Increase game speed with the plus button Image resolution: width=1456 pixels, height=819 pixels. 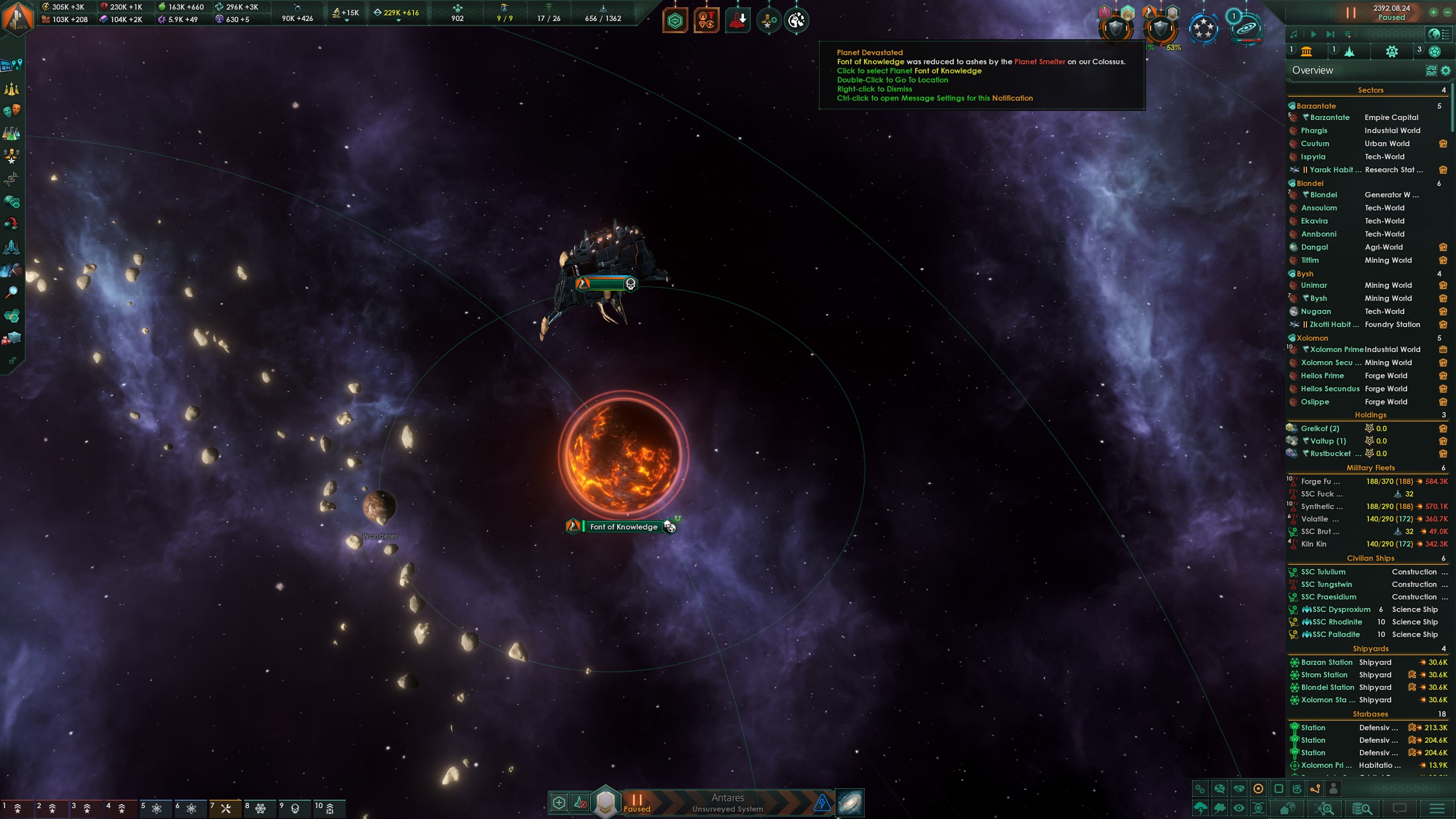pyautogui.click(x=1433, y=12)
